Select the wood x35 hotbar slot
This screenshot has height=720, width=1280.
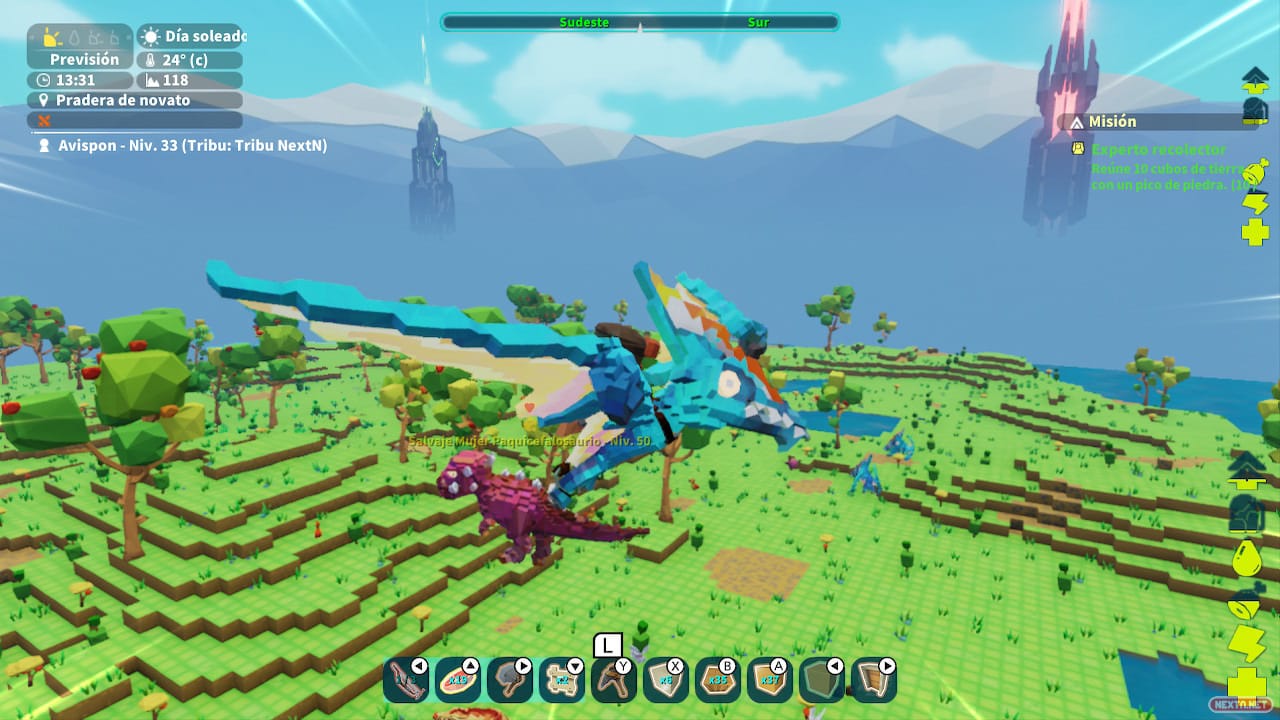point(718,680)
